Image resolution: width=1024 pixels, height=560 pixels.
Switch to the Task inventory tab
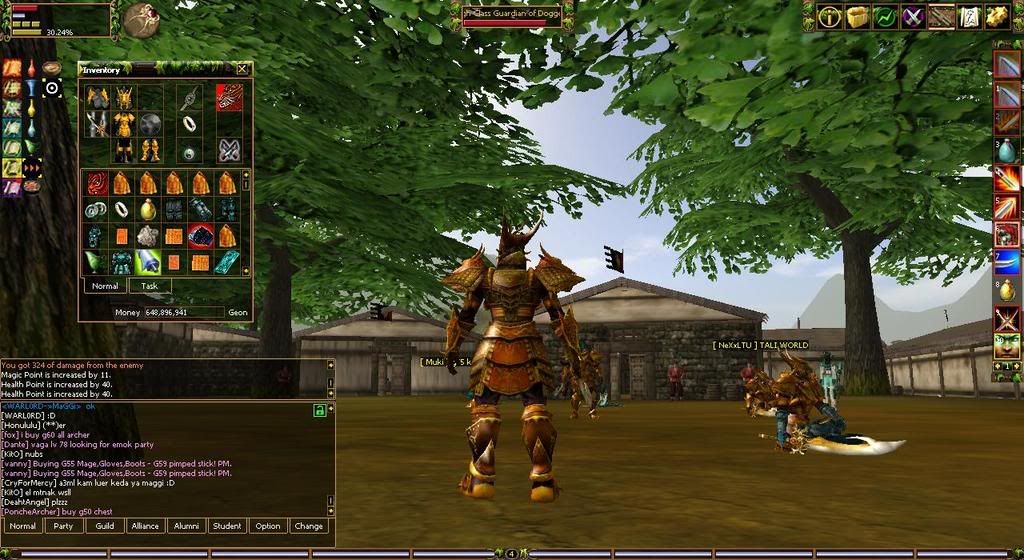click(x=149, y=286)
